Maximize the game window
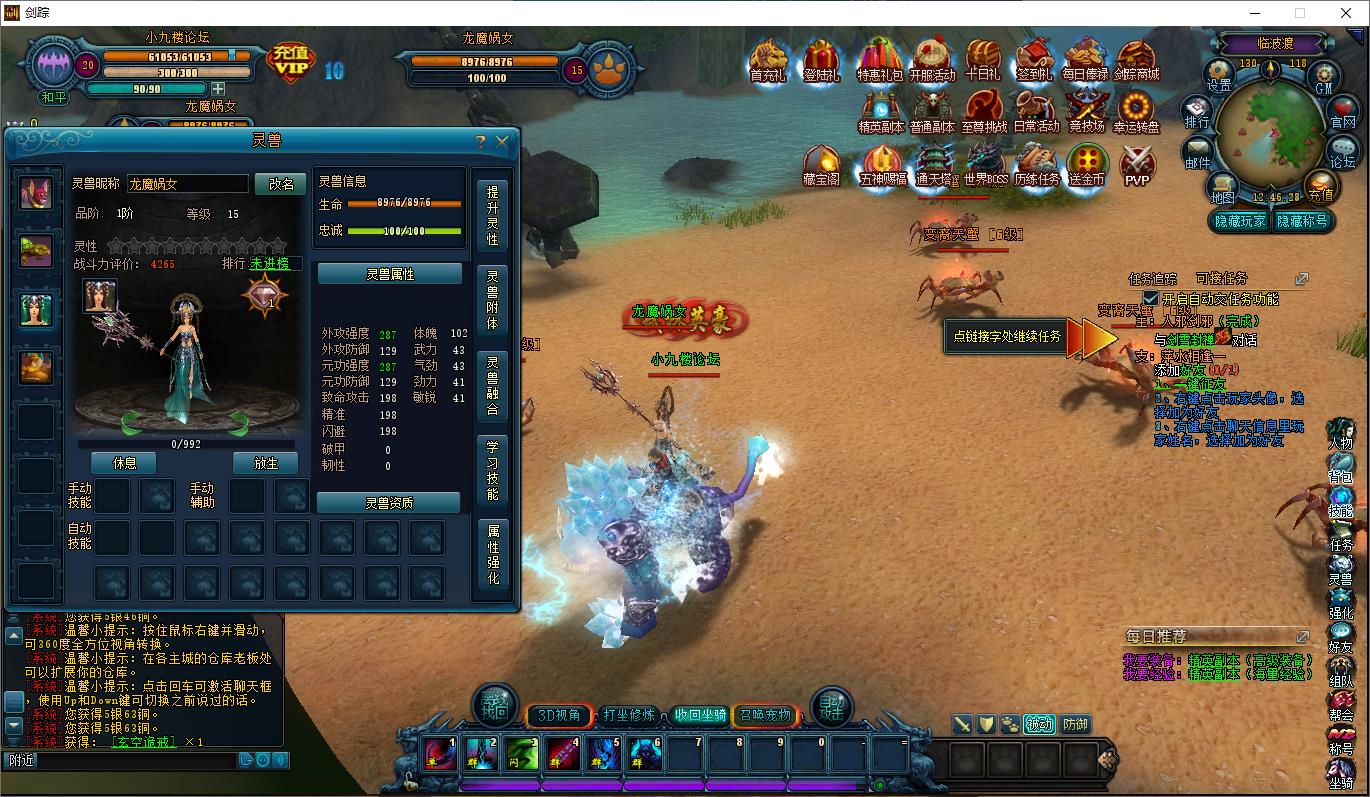This screenshot has width=1370, height=797. click(x=1300, y=13)
